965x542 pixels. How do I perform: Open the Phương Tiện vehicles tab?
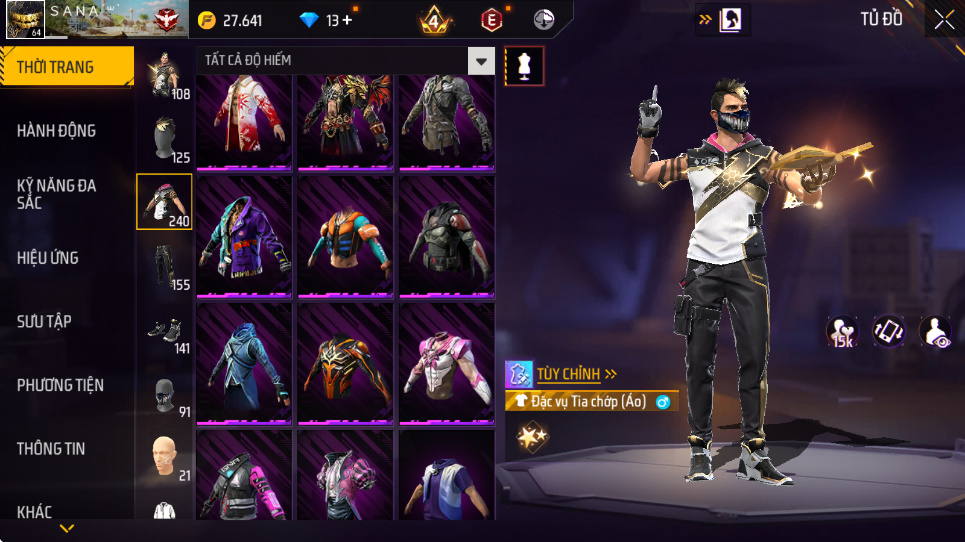pyautogui.click(x=60, y=385)
